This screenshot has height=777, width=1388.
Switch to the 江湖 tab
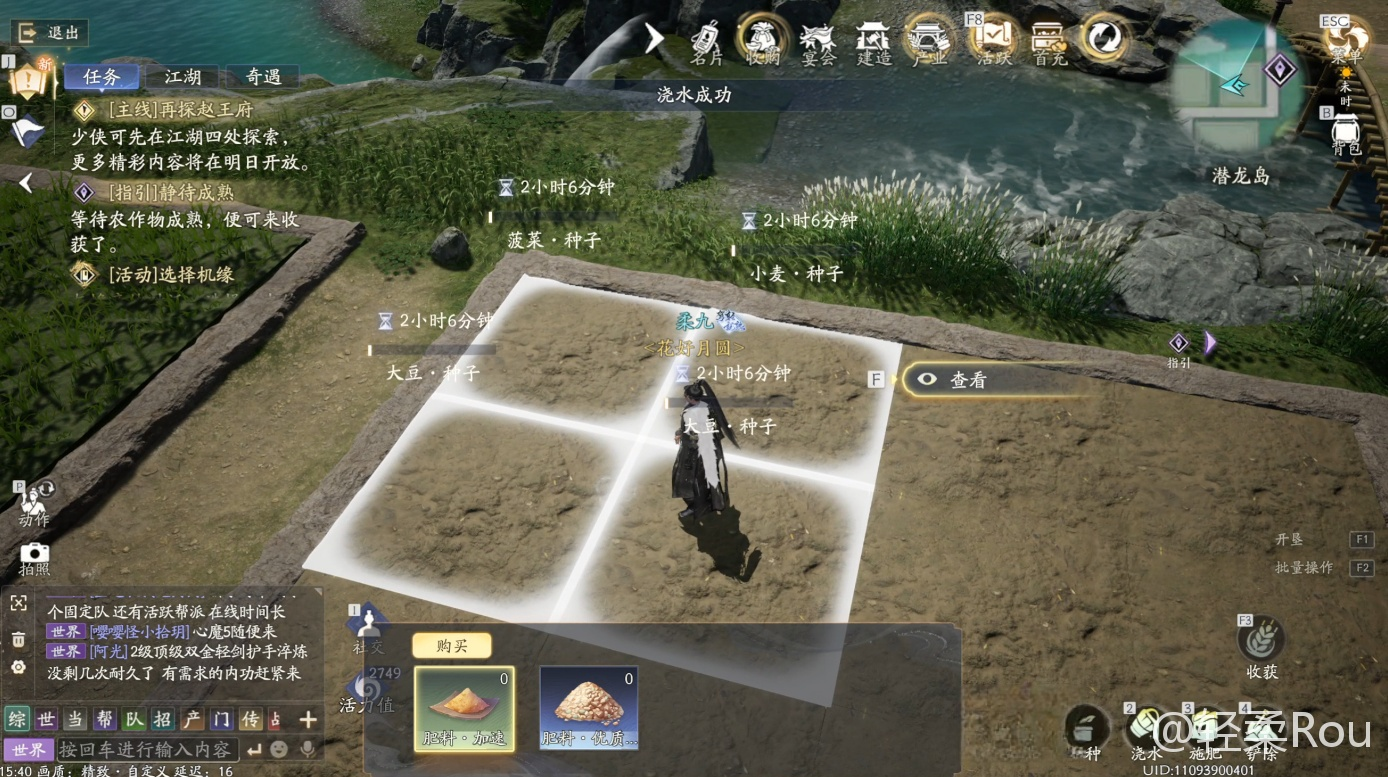(x=182, y=77)
